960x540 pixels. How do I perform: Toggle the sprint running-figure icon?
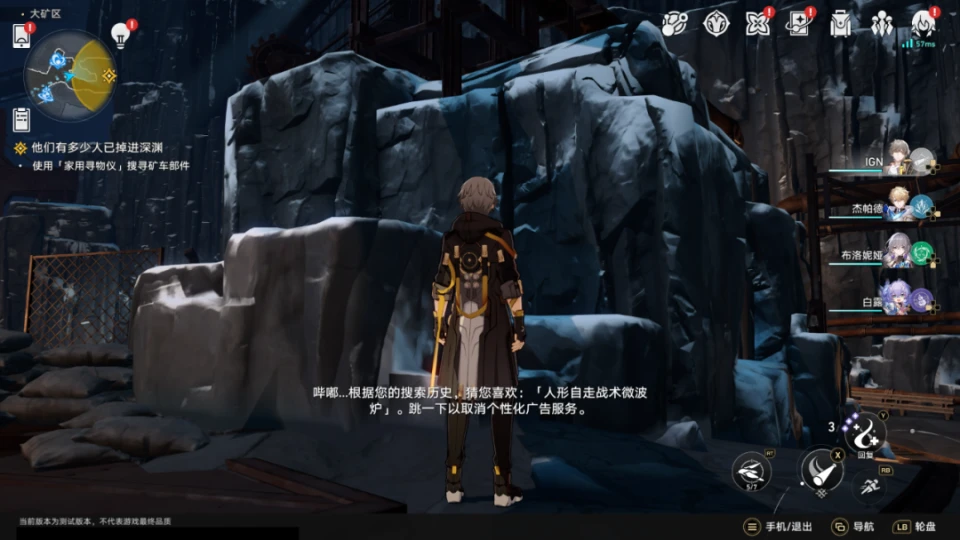[870, 487]
